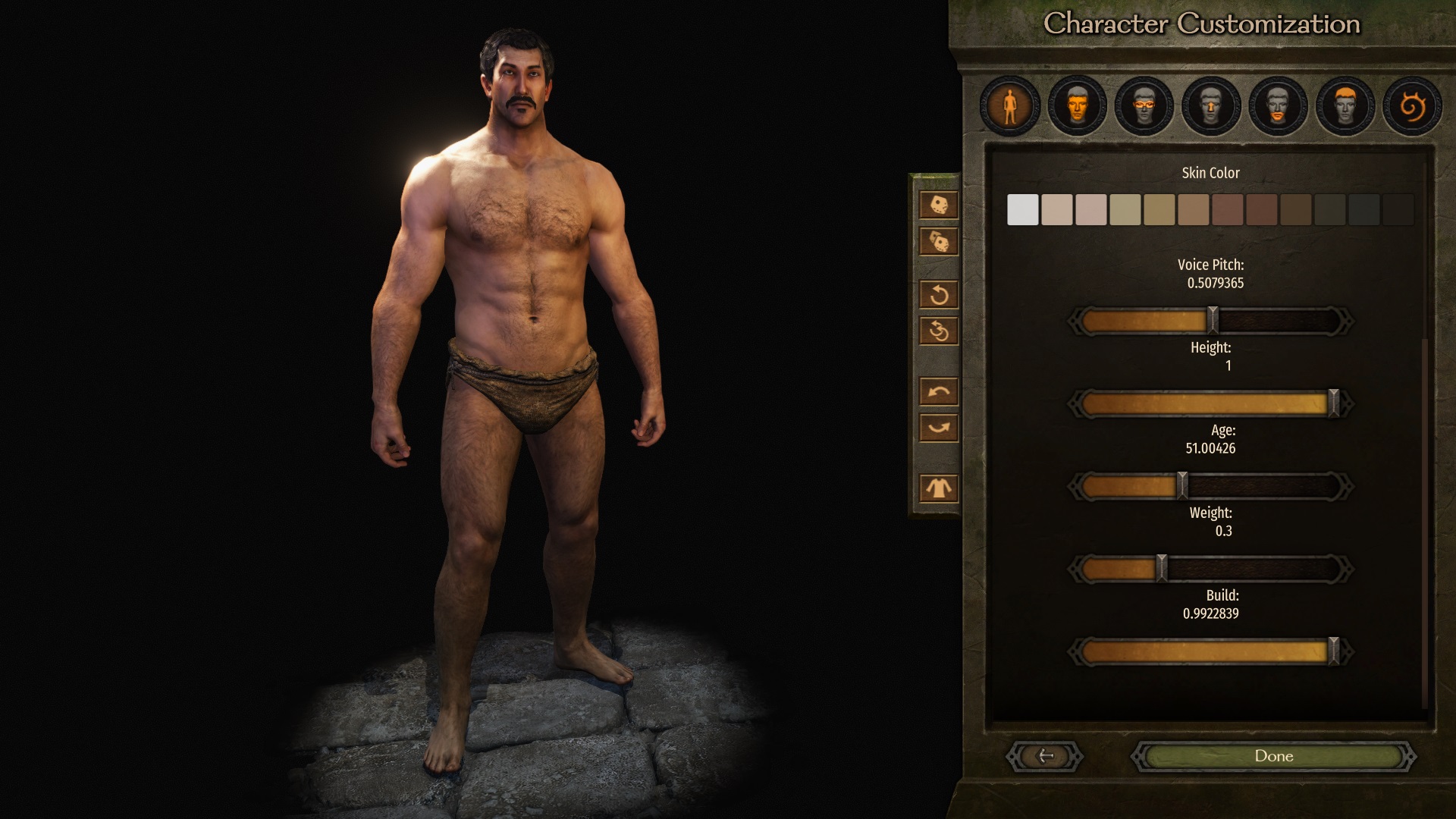Reset all changes using the double-arrow reset icon
The image size is (1456, 819).
click(938, 332)
